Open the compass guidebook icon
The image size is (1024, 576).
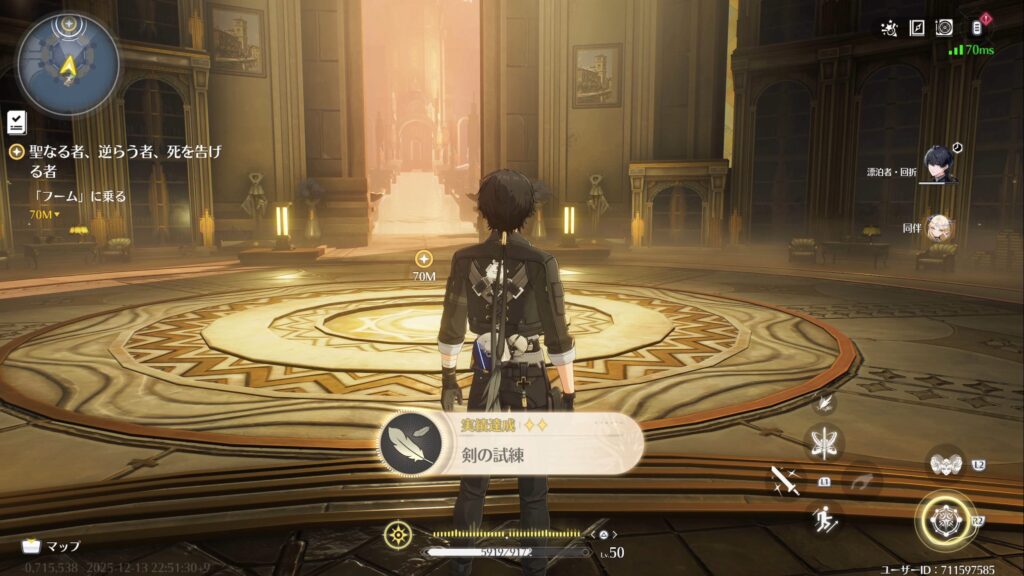click(x=916, y=28)
